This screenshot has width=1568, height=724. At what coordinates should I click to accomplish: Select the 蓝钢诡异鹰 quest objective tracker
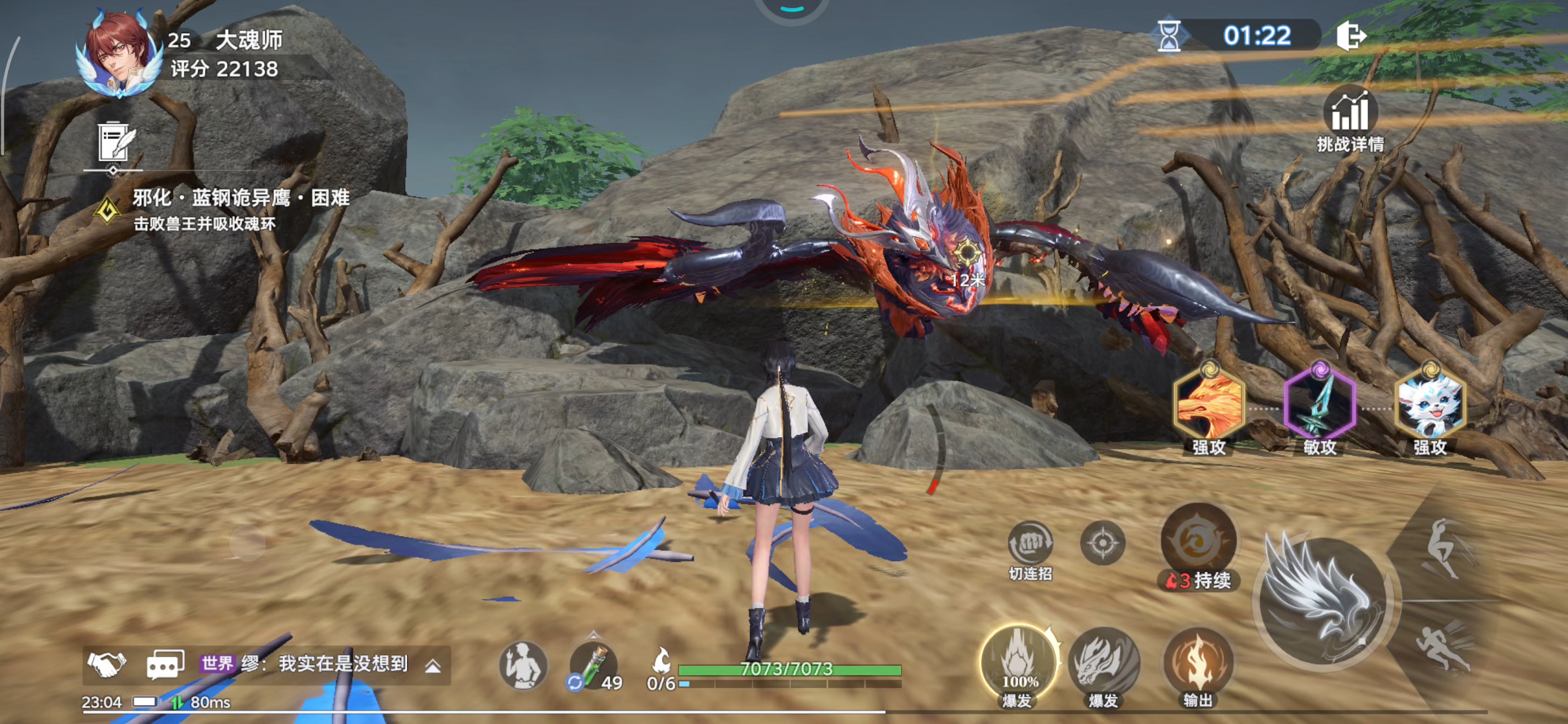tap(240, 209)
